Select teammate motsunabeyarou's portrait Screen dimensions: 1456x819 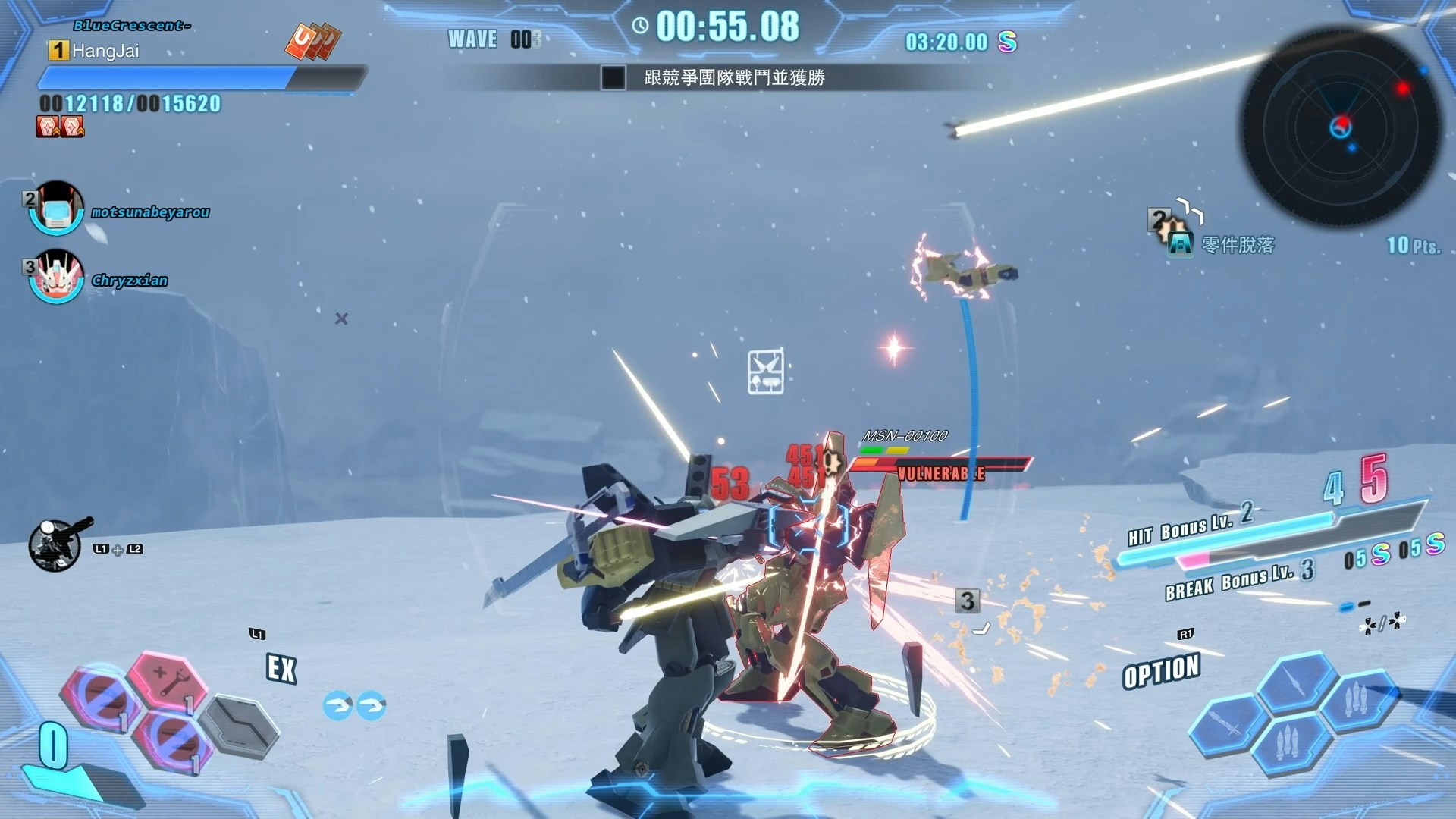click(55, 209)
